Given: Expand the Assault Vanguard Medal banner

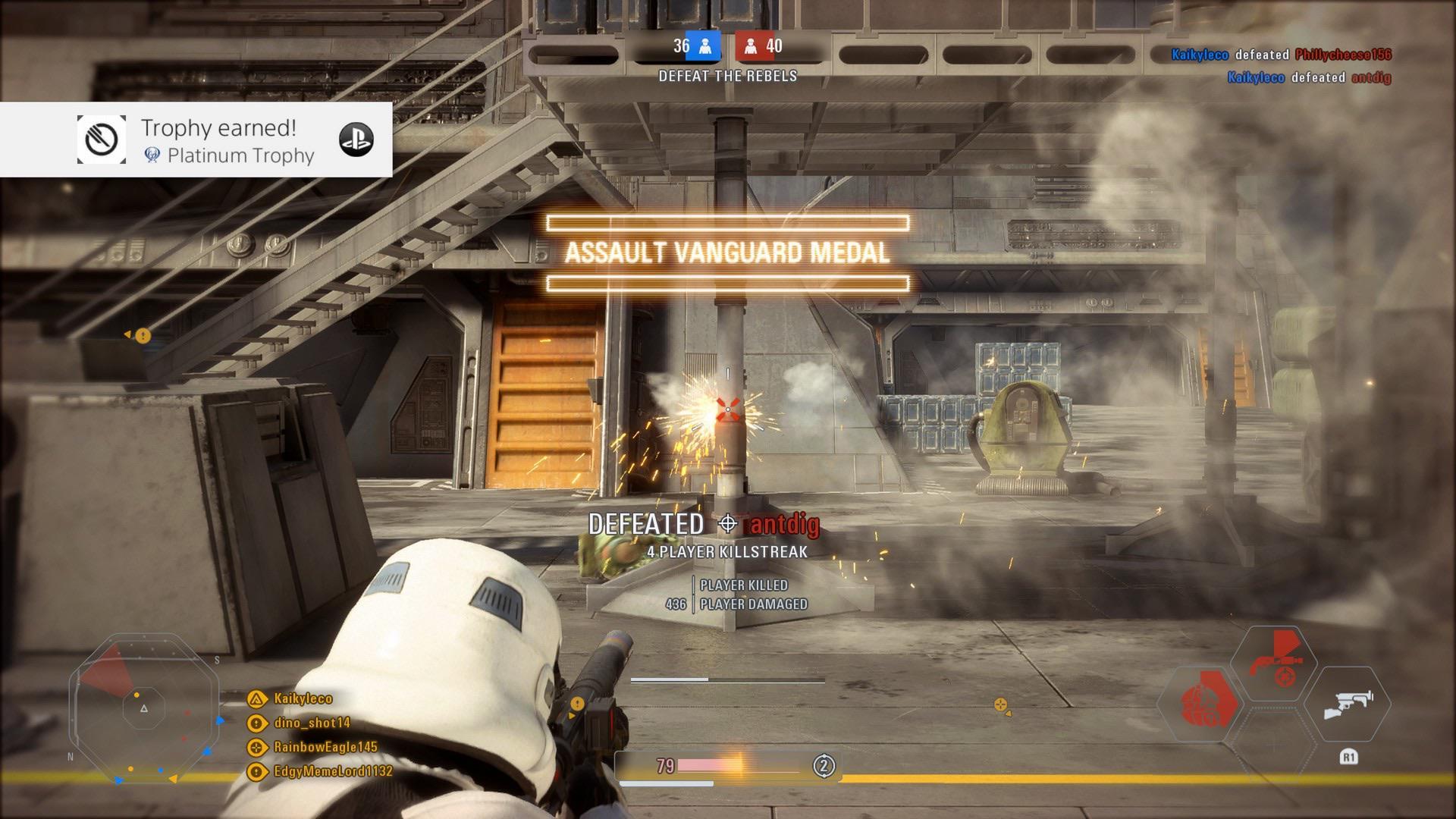Looking at the screenshot, I should point(727,253).
